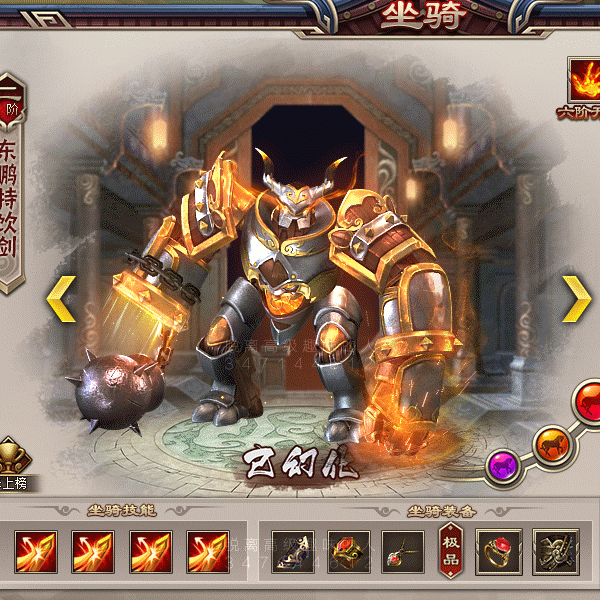Select the mount saddle equipment slot

point(293,551)
